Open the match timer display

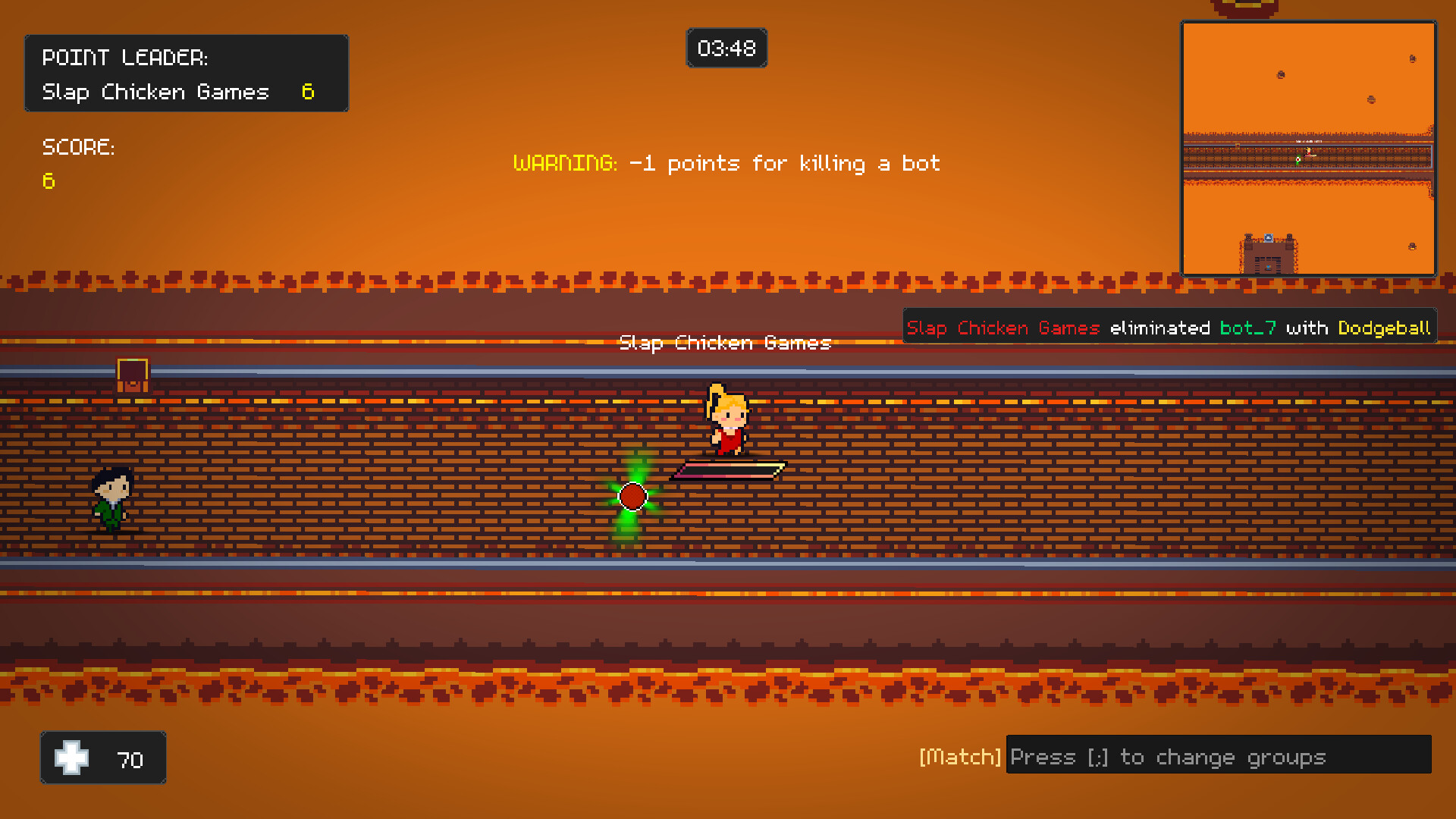(x=726, y=48)
